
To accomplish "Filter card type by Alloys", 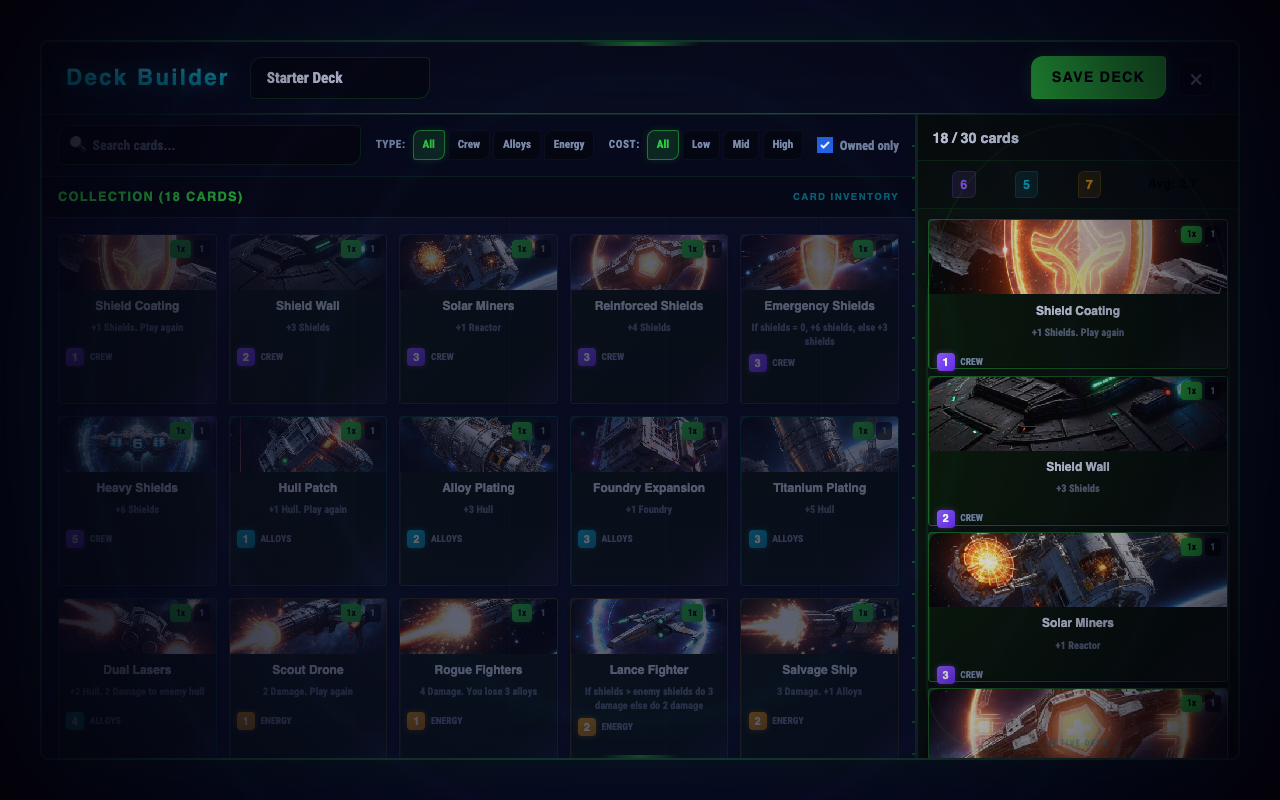I will (x=517, y=145).
